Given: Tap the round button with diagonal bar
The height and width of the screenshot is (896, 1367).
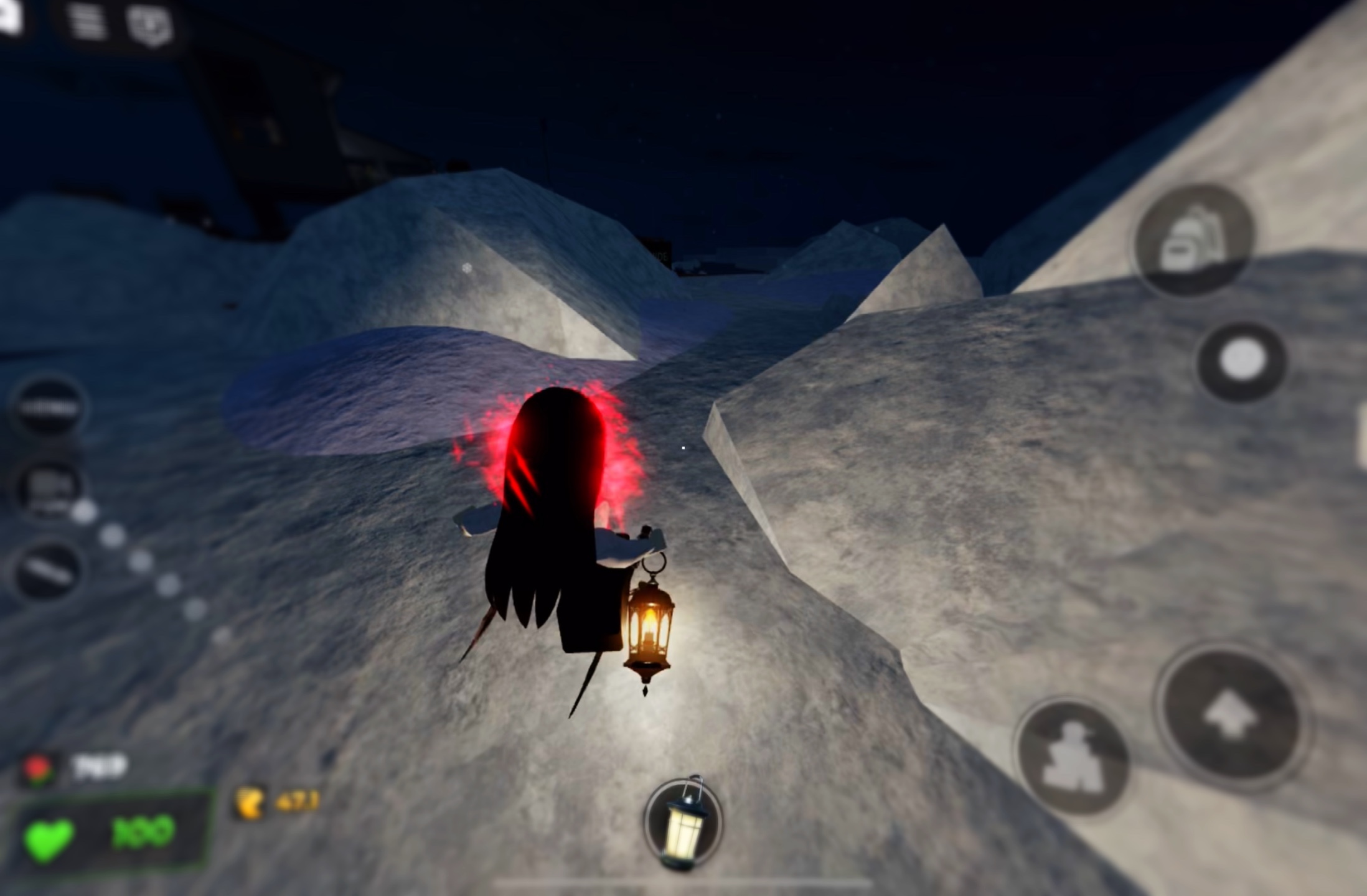Looking at the screenshot, I should [47, 570].
